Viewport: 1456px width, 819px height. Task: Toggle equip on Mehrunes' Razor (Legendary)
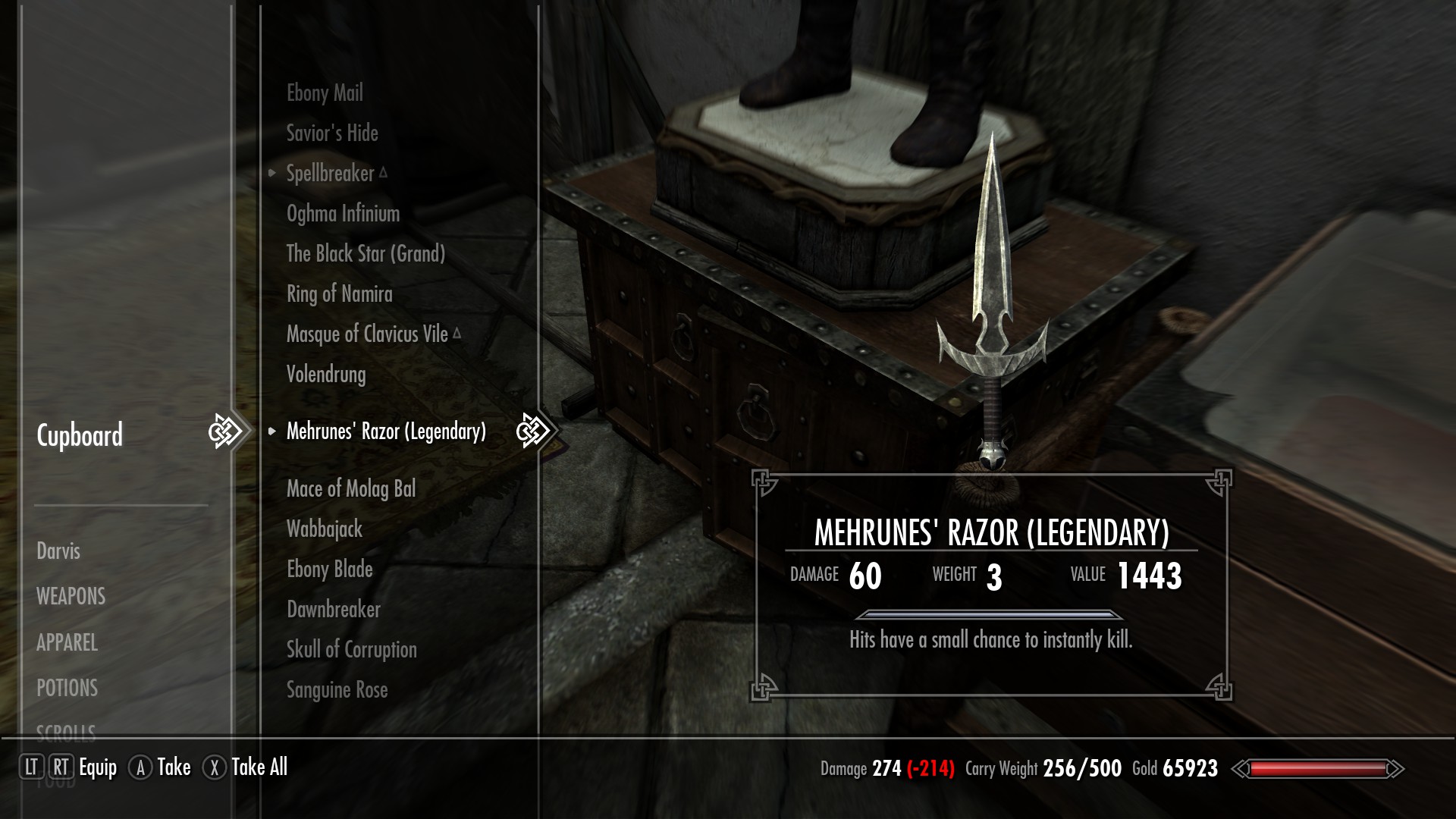(385, 431)
